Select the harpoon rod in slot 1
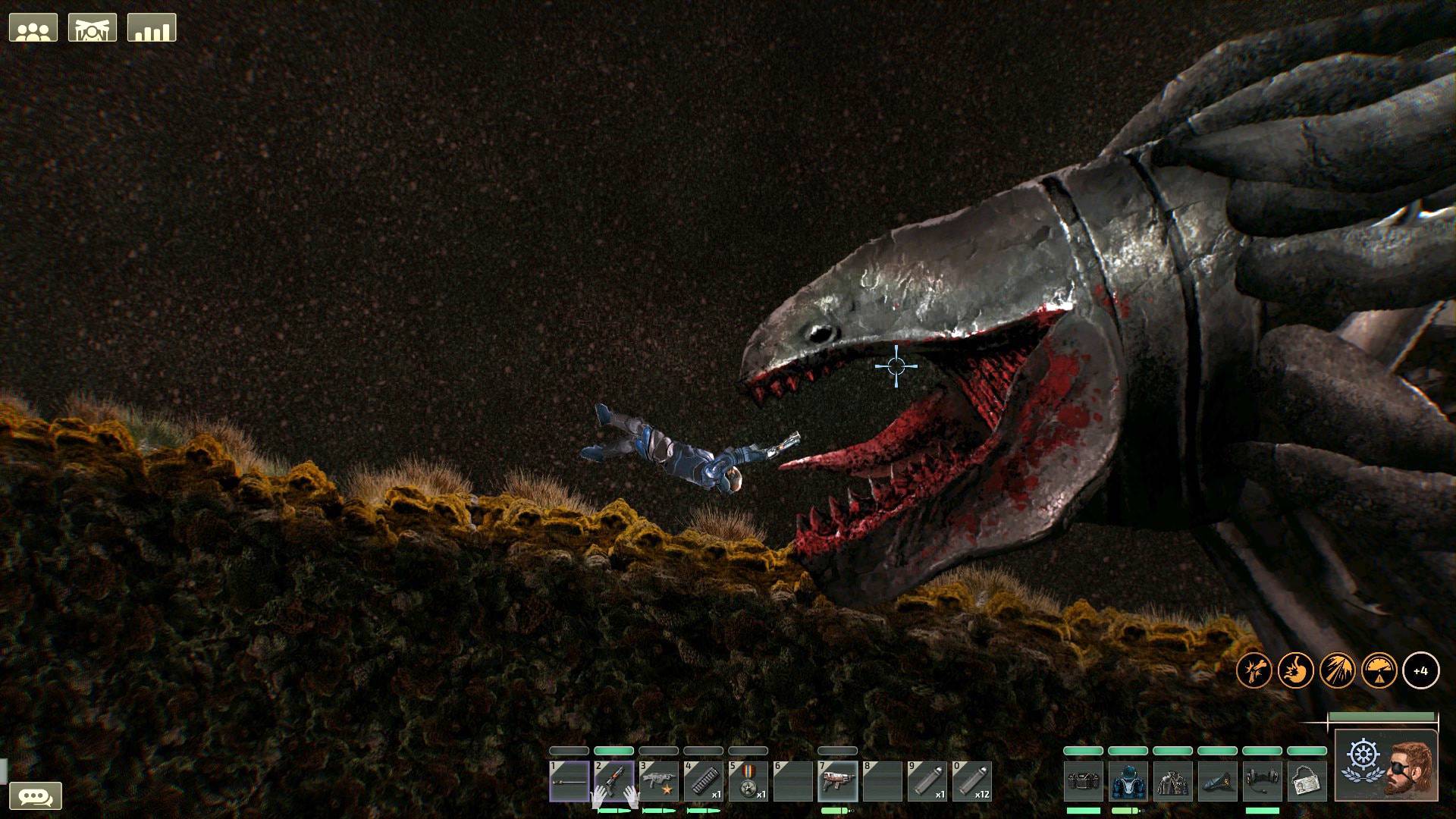The image size is (1456, 819). click(x=569, y=781)
